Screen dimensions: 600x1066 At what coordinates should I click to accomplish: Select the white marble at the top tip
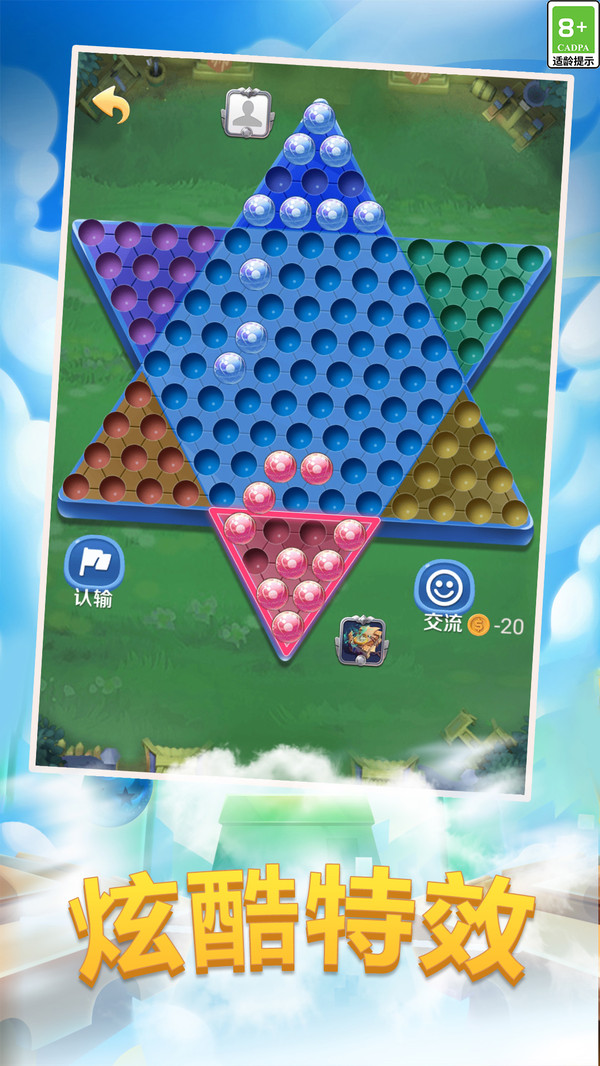(x=318, y=117)
